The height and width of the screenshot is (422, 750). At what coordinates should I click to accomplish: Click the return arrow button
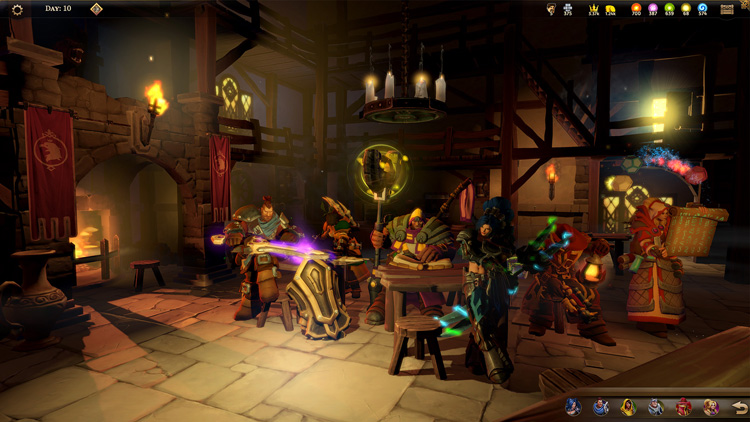[x=738, y=407]
